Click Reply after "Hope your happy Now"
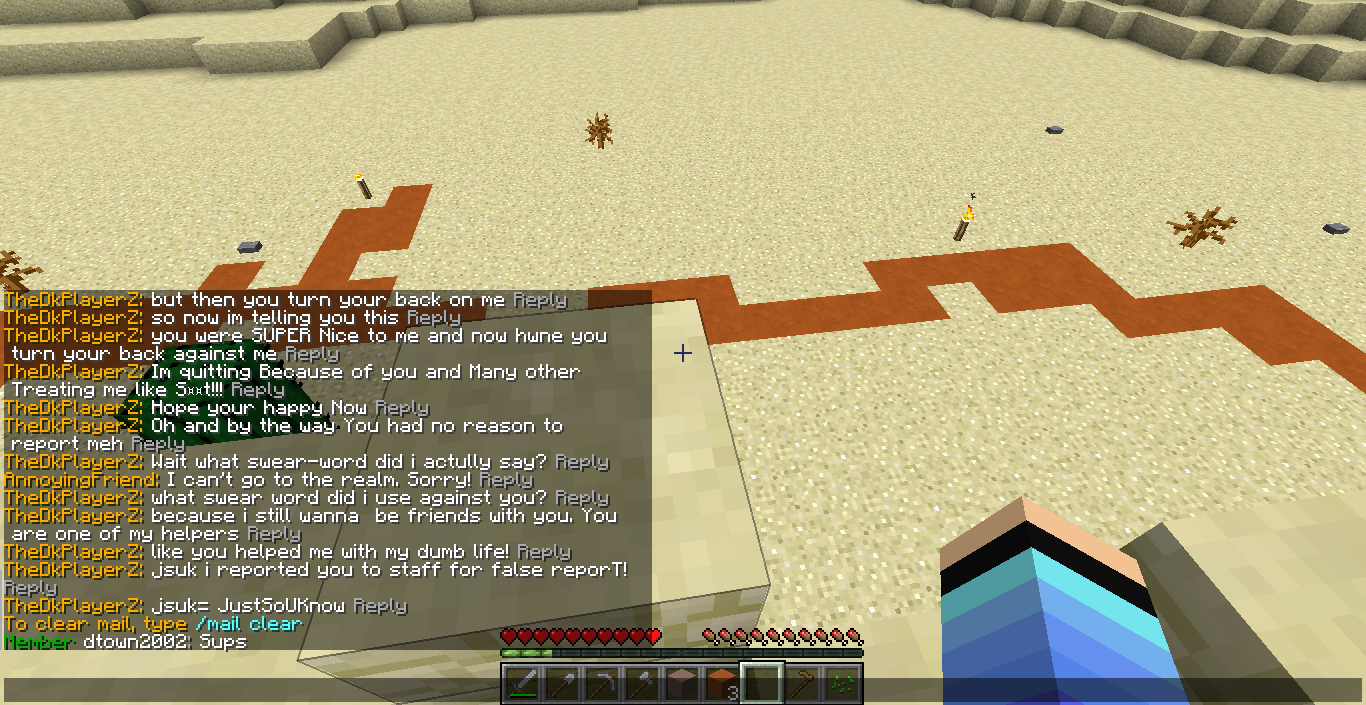 point(401,408)
